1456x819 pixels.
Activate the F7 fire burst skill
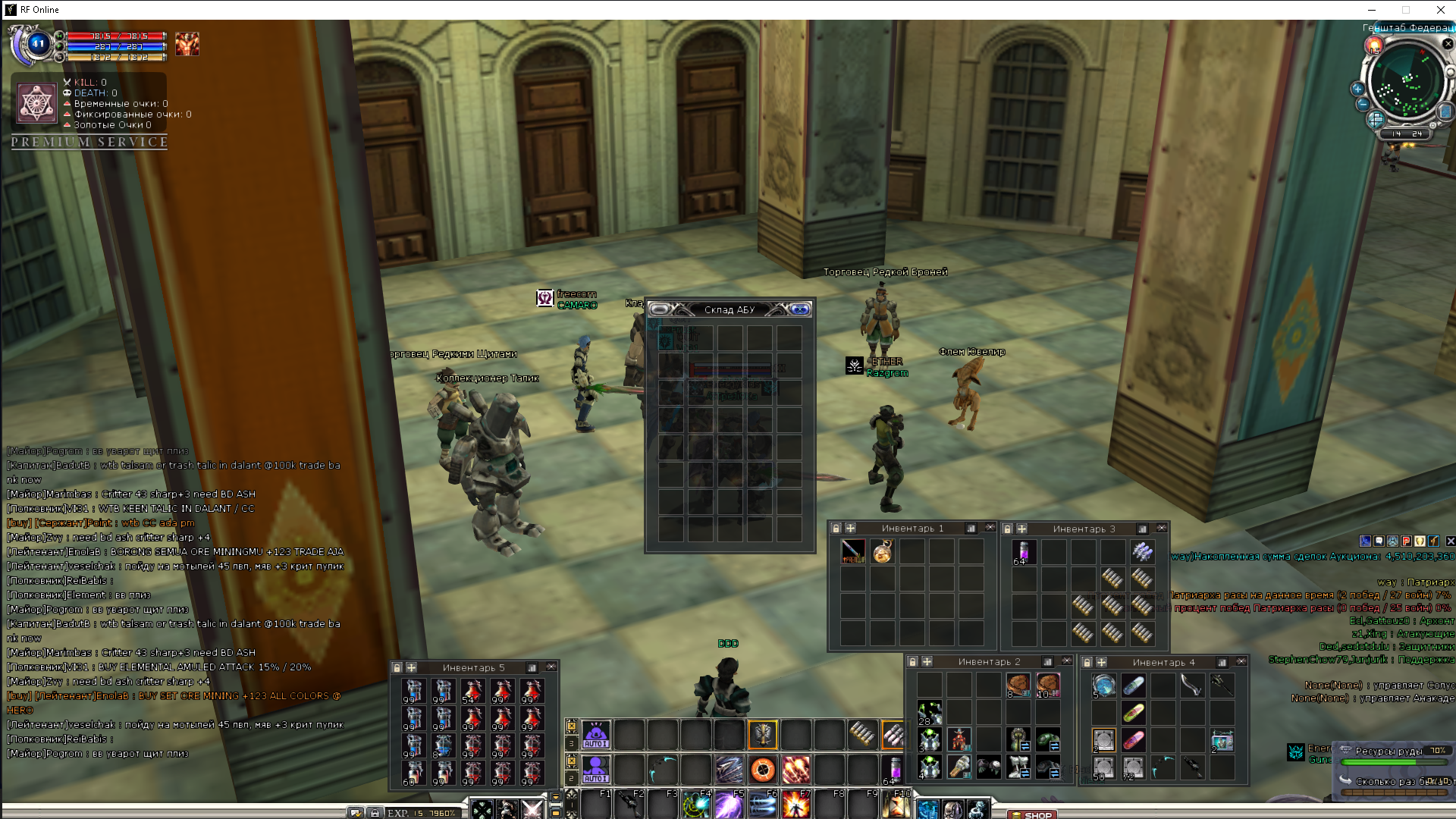795,805
